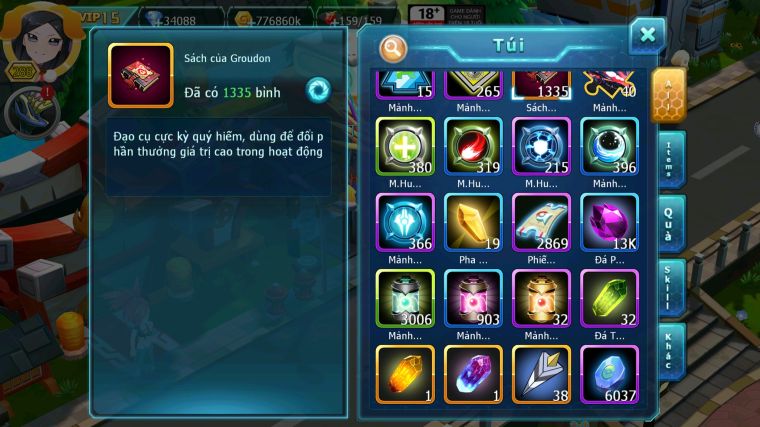Choose the yellow crystal item with 19
The image size is (760, 427).
[473, 222]
